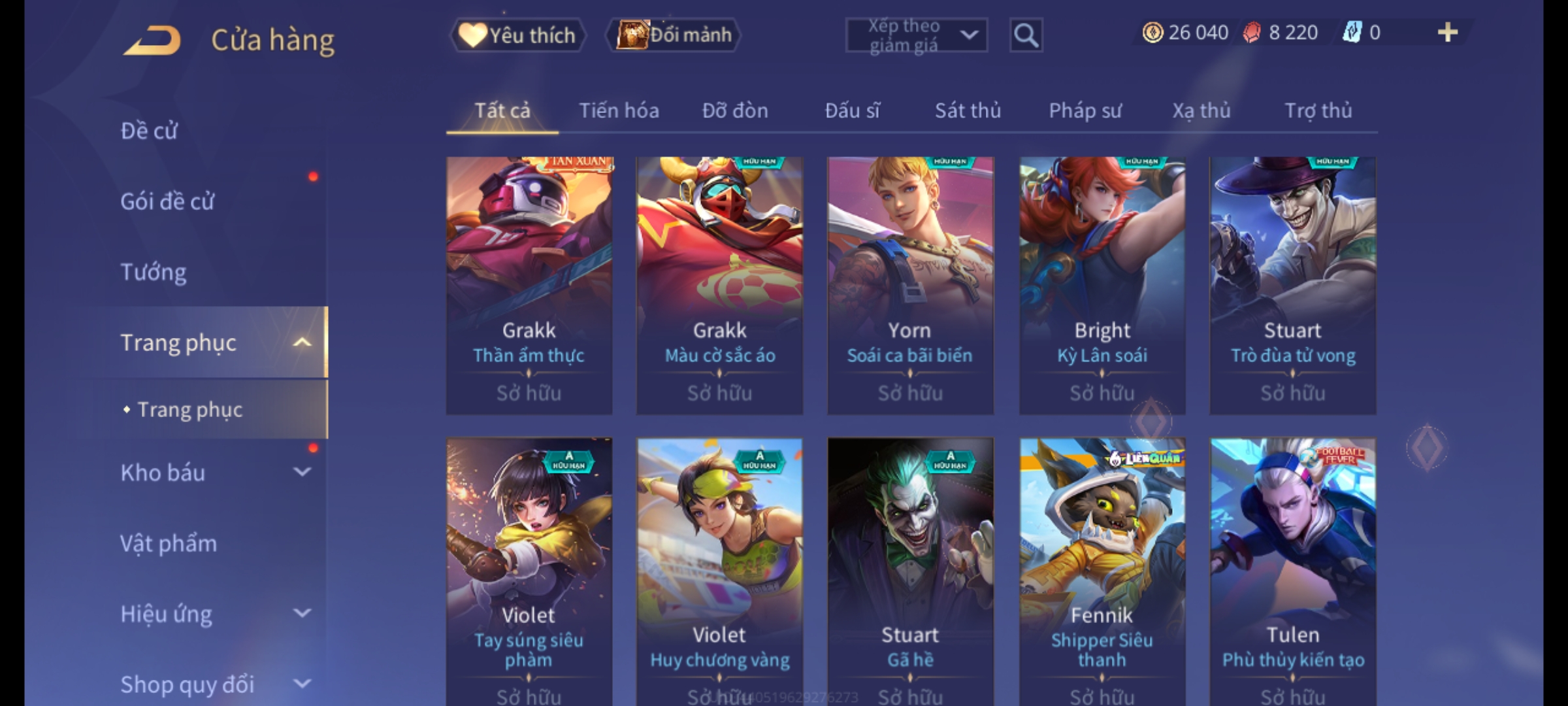Select the Đấu sĩ category tab

[852, 110]
